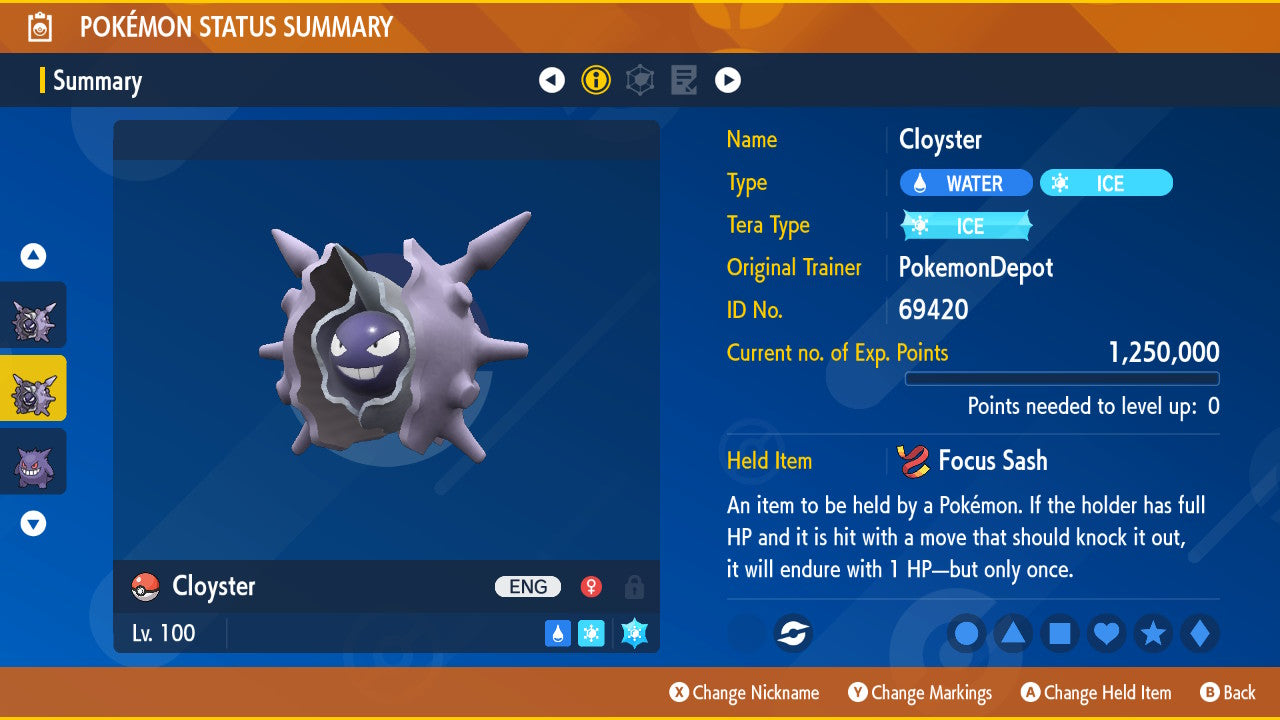This screenshot has height=720, width=1280.
Task: Switch to the stats hexagon tab
Action: pyautogui.click(x=640, y=80)
